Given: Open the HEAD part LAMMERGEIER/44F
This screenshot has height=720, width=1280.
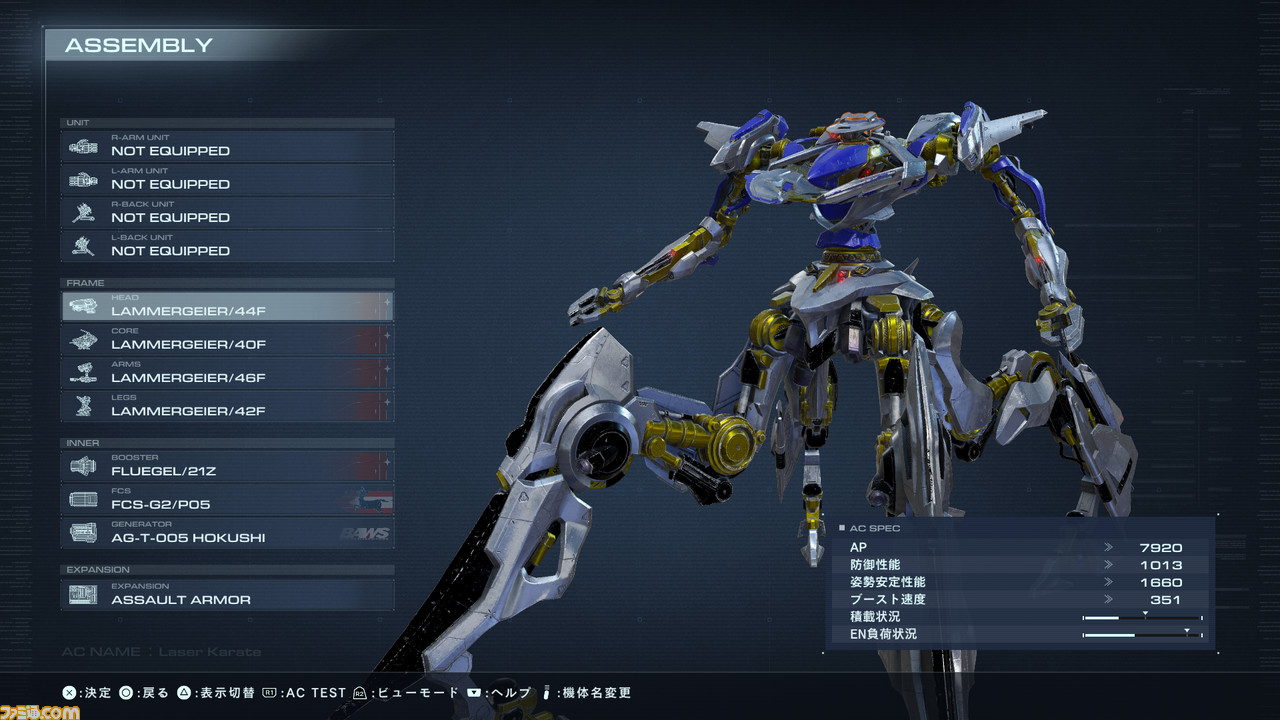Looking at the screenshot, I should coord(228,306).
